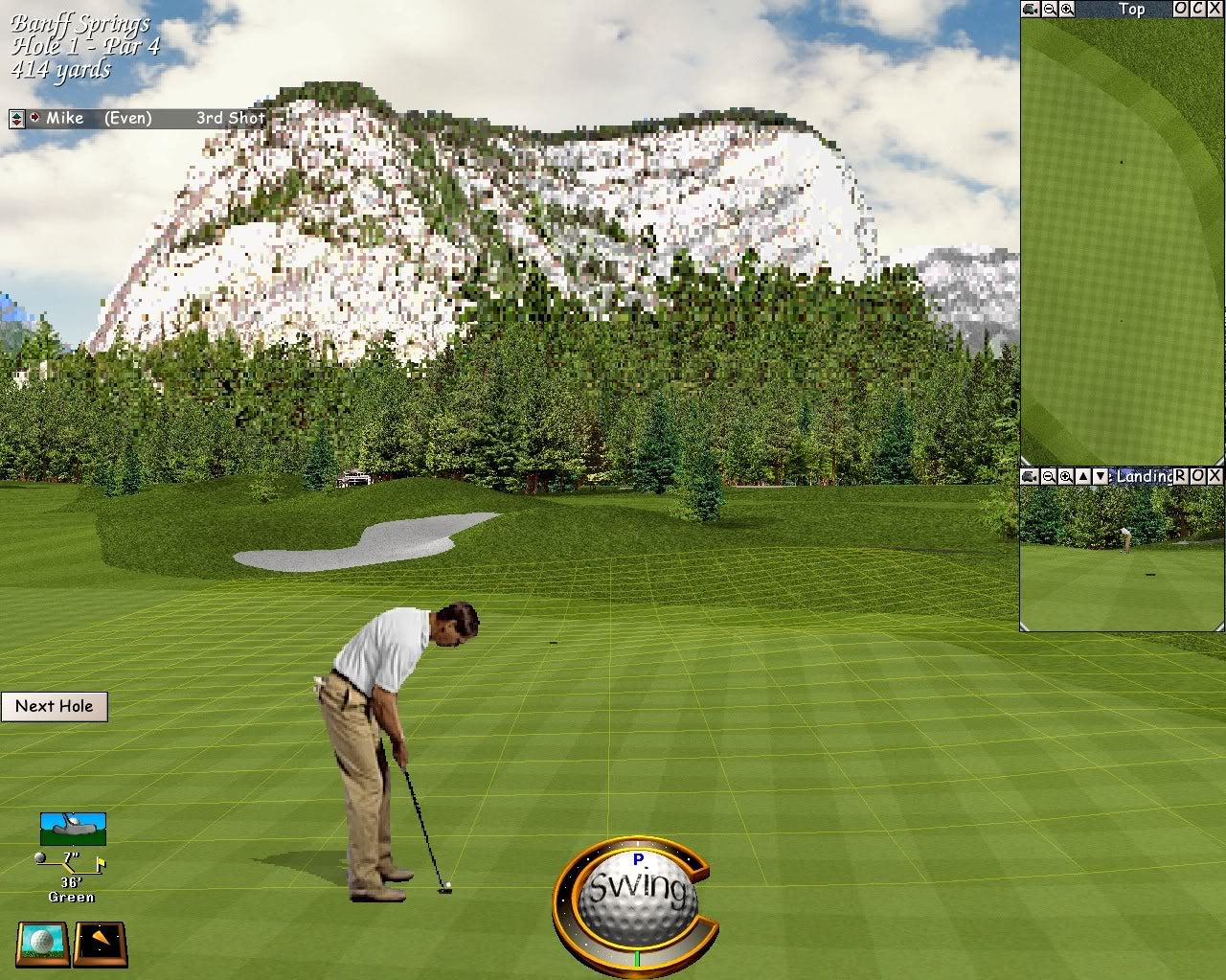This screenshot has height=980, width=1226.
Task: Open the player selector arrows beside Mike
Action: pyautogui.click(x=16, y=119)
